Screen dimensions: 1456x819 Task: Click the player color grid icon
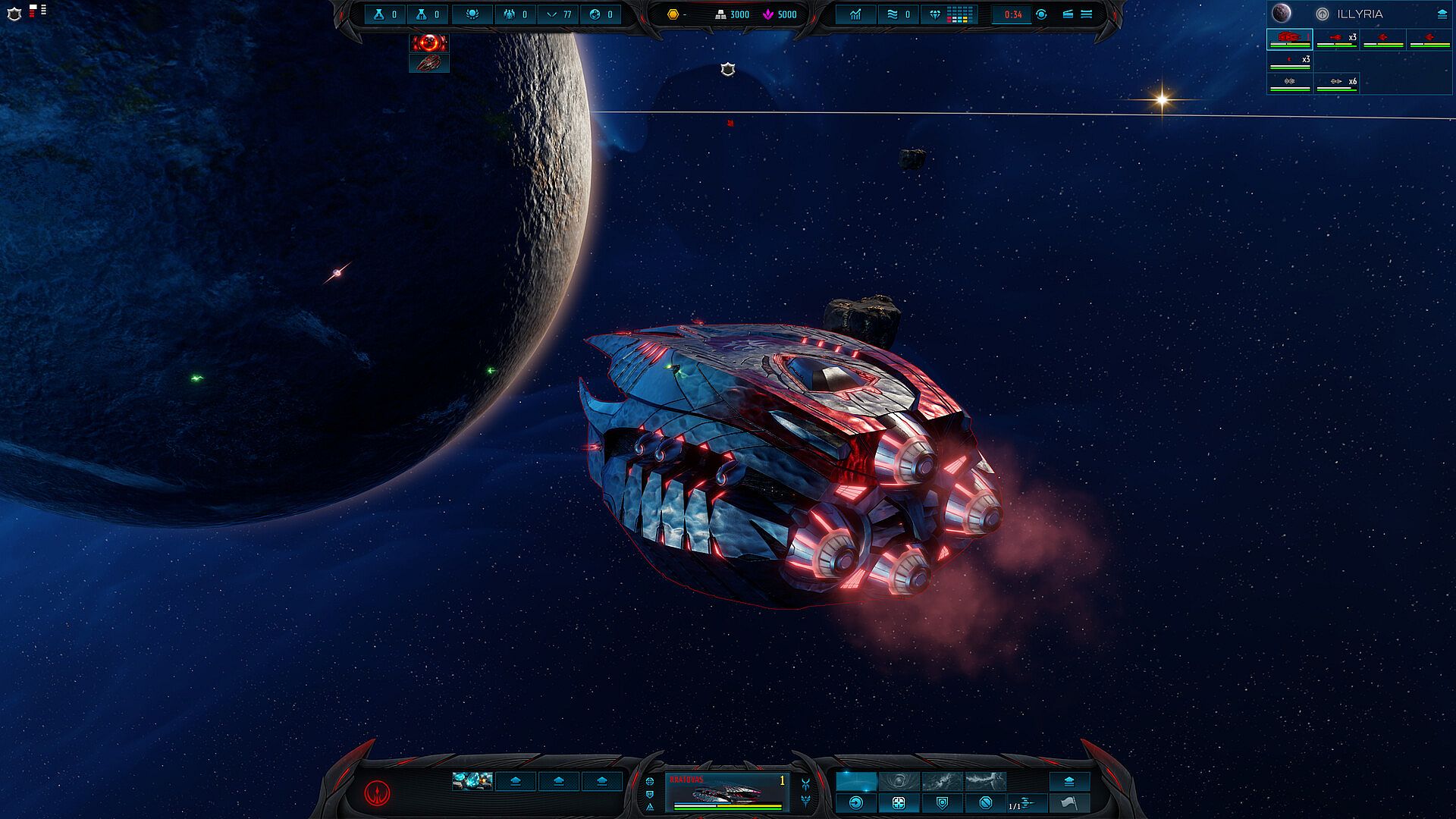tap(959, 14)
